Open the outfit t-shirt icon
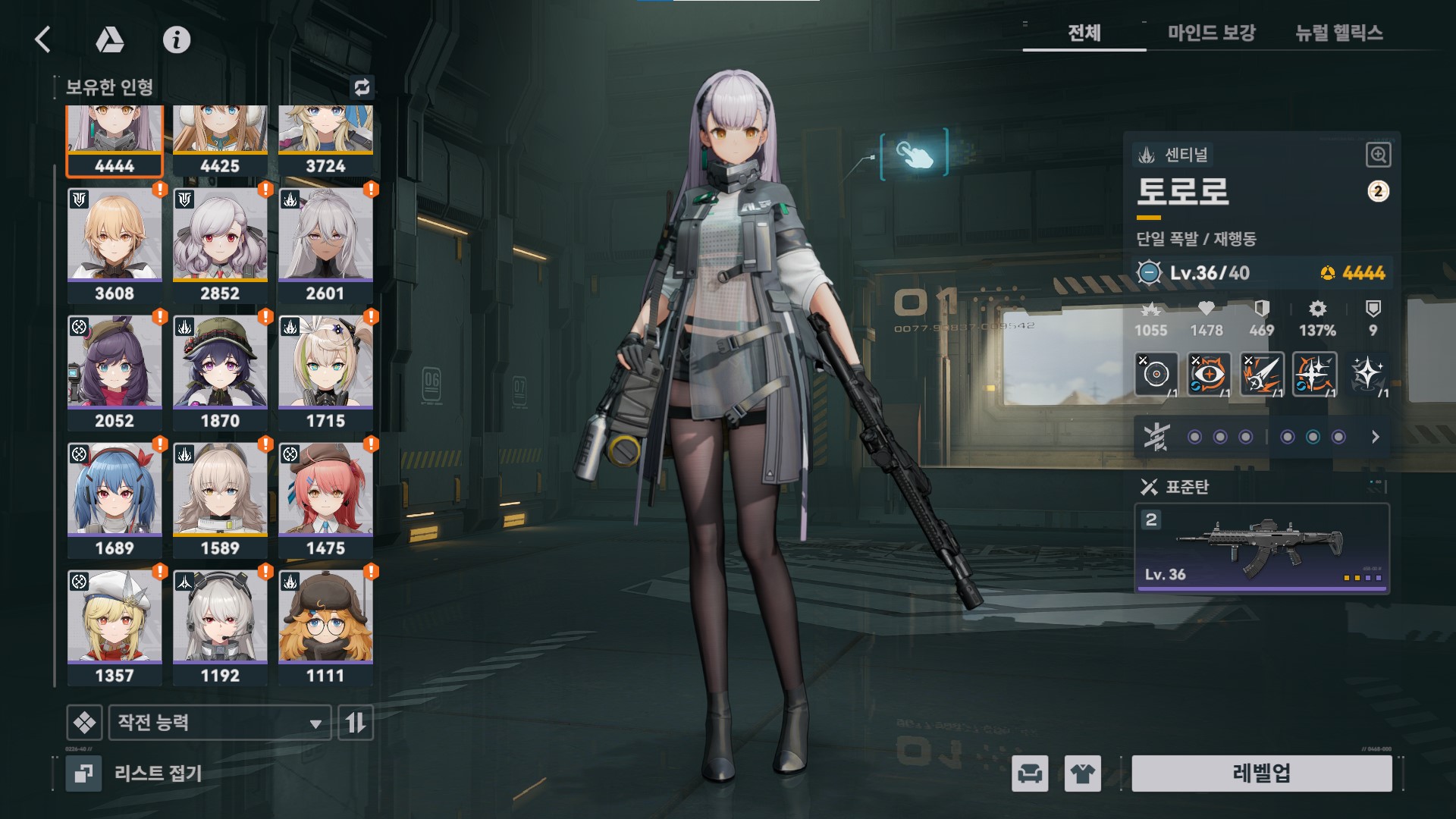The height and width of the screenshot is (819, 1456). (1082, 773)
